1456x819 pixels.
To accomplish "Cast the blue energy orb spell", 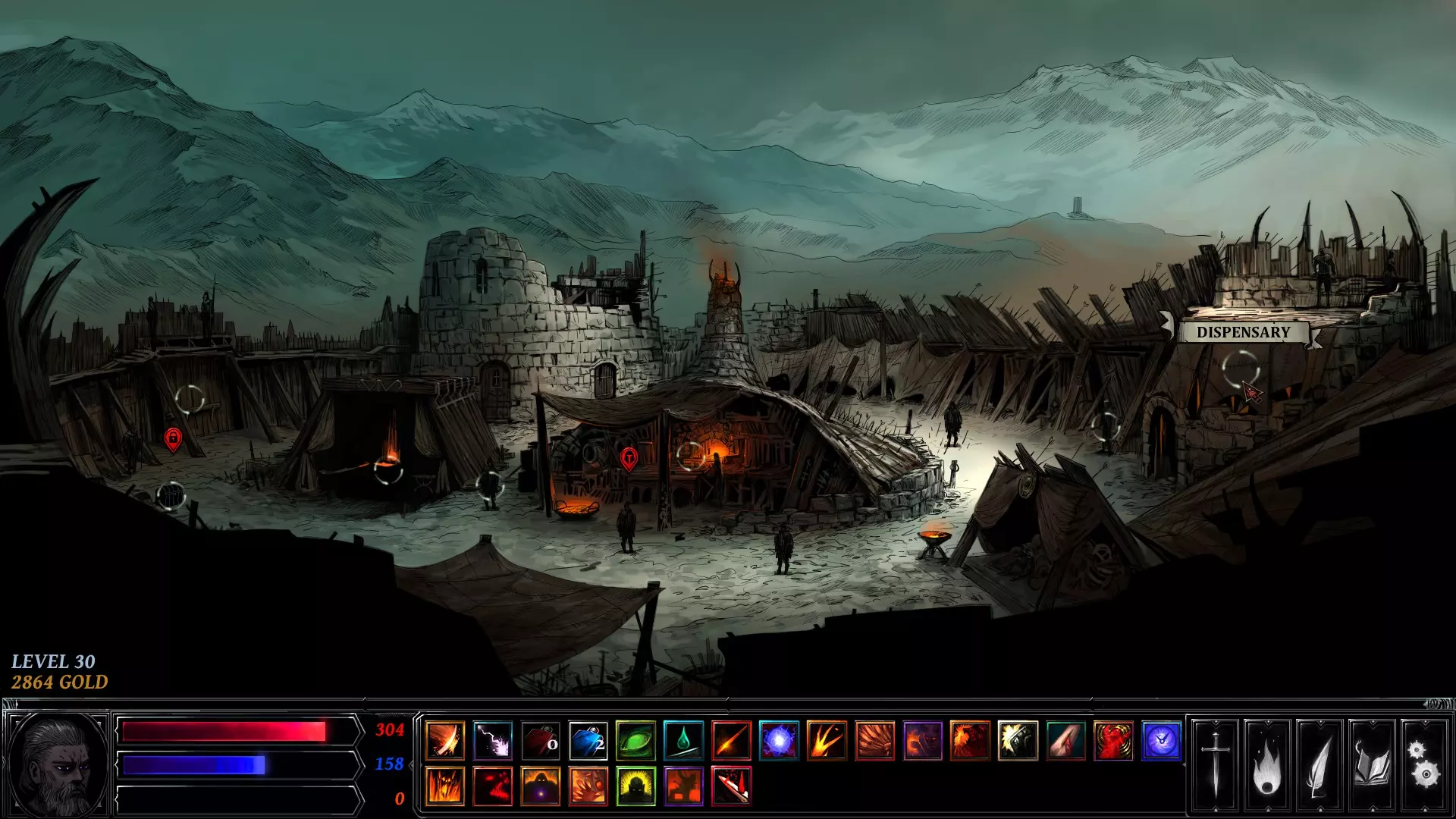I will [x=779, y=741].
